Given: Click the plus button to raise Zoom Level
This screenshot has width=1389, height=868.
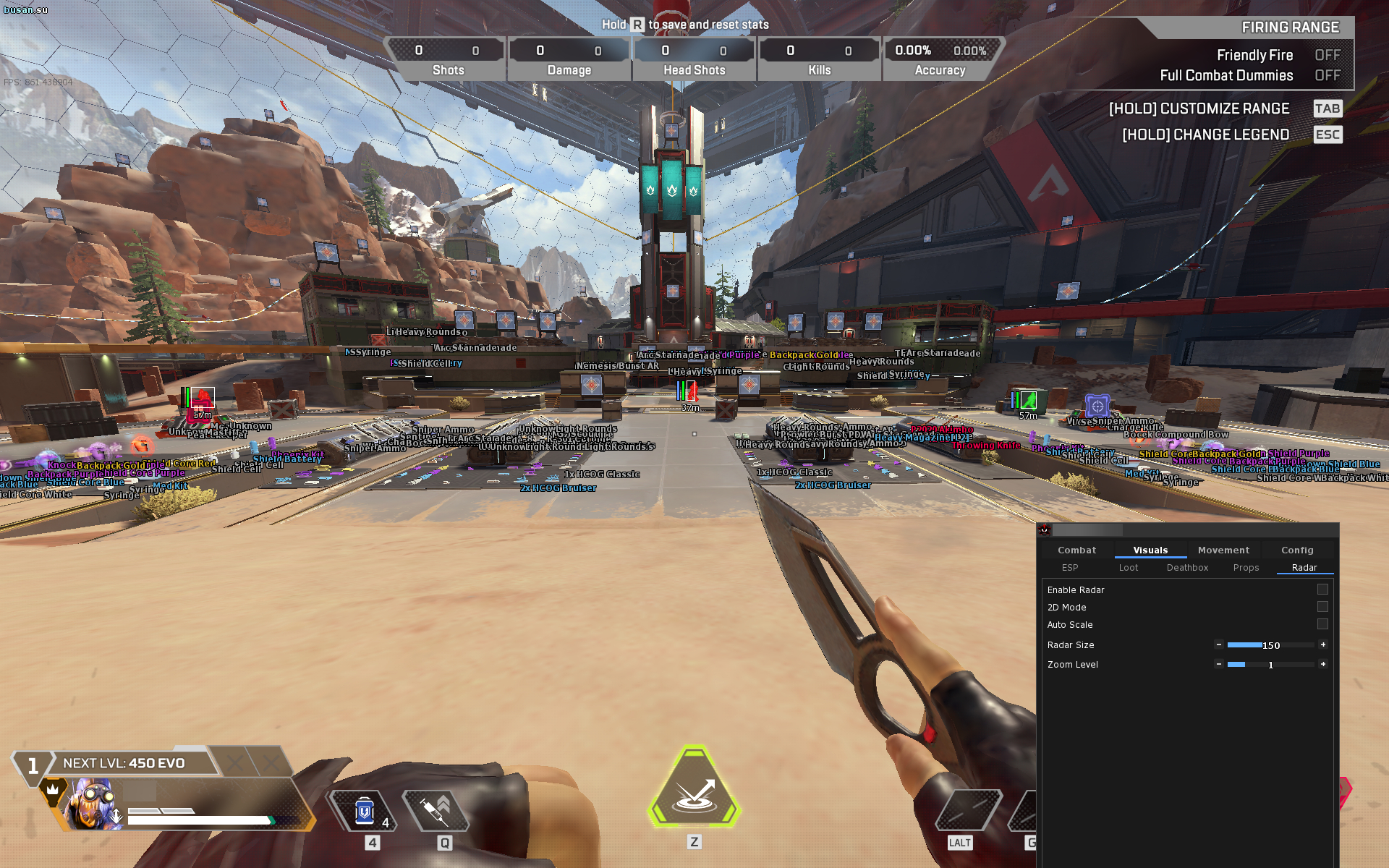Looking at the screenshot, I should pos(1323,664).
